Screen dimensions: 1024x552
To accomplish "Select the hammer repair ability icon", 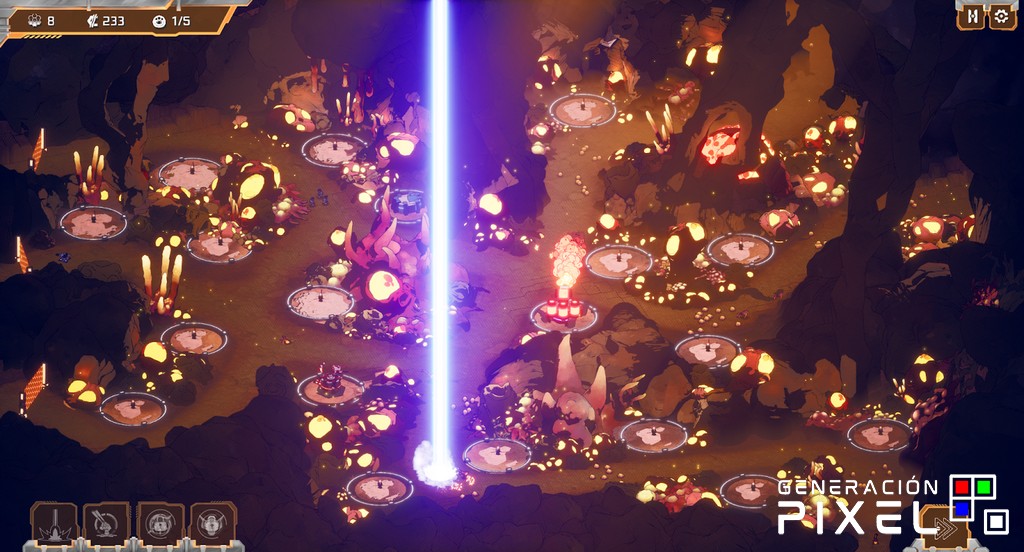I will pos(107,523).
